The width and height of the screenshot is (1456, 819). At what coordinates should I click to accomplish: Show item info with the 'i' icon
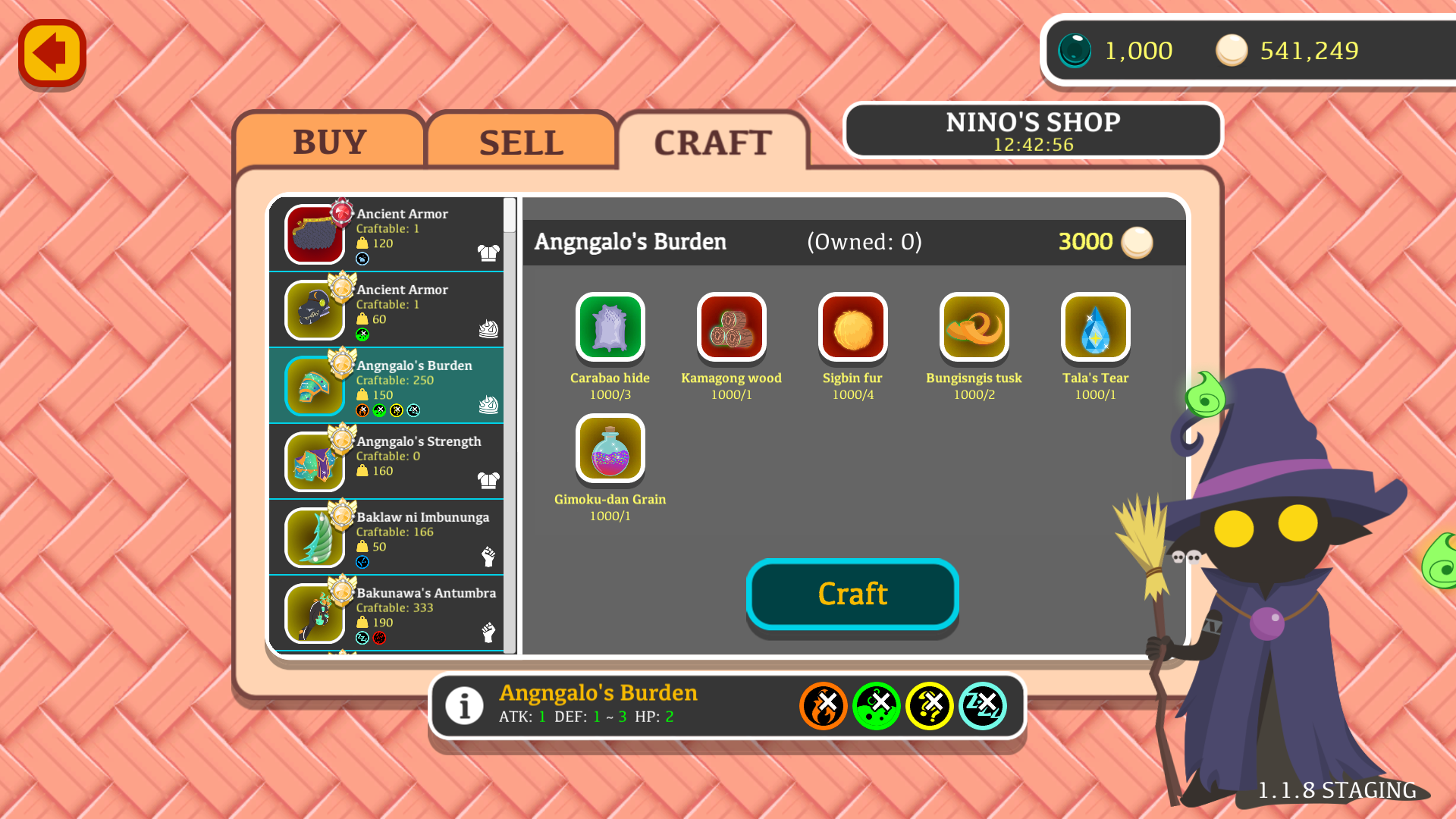point(464,706)
